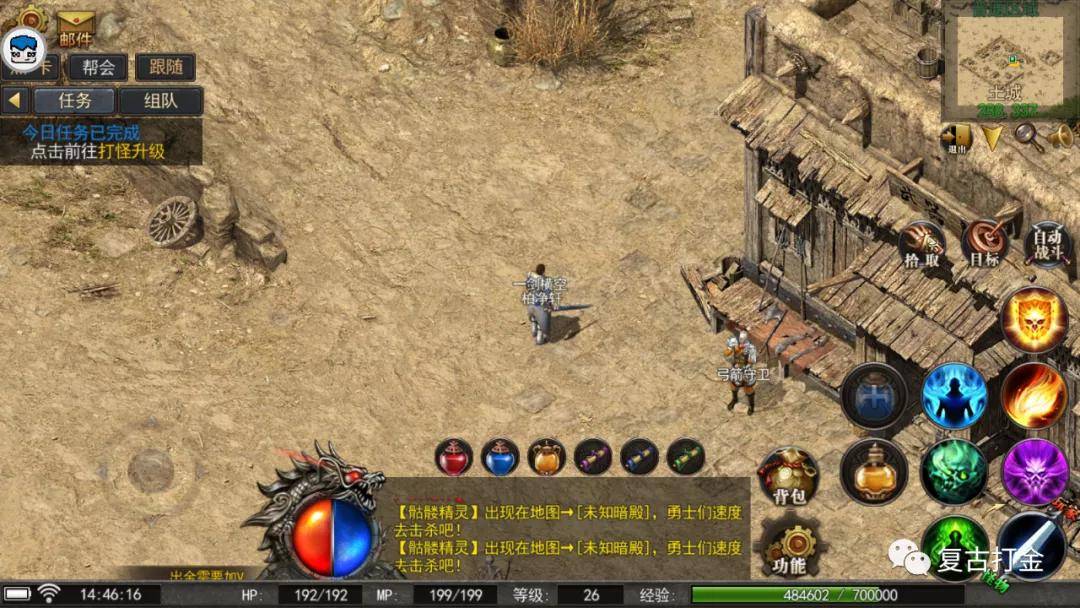Tap the 拾取 pickup button
The height and width of the screenshot is (608, 1080).
click(922, 245)
